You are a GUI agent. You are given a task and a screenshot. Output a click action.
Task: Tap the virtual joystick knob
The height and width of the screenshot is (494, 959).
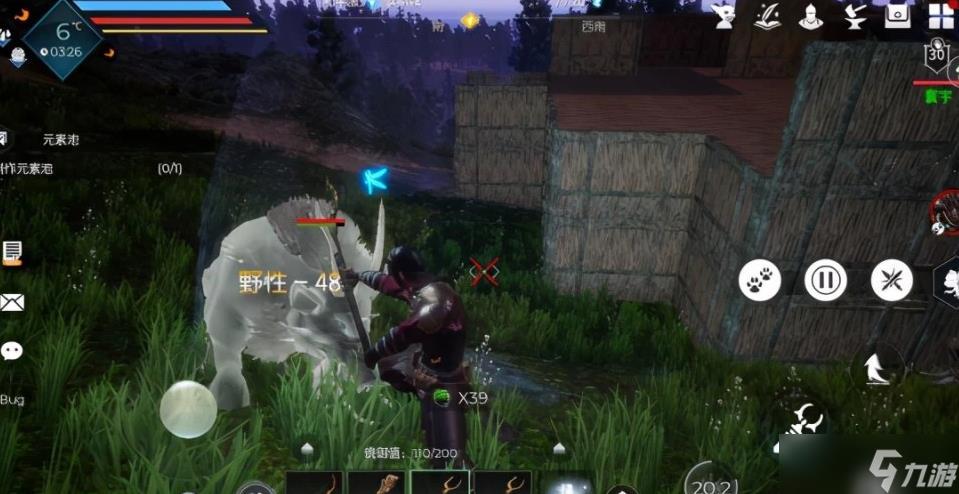click(188, 409)
